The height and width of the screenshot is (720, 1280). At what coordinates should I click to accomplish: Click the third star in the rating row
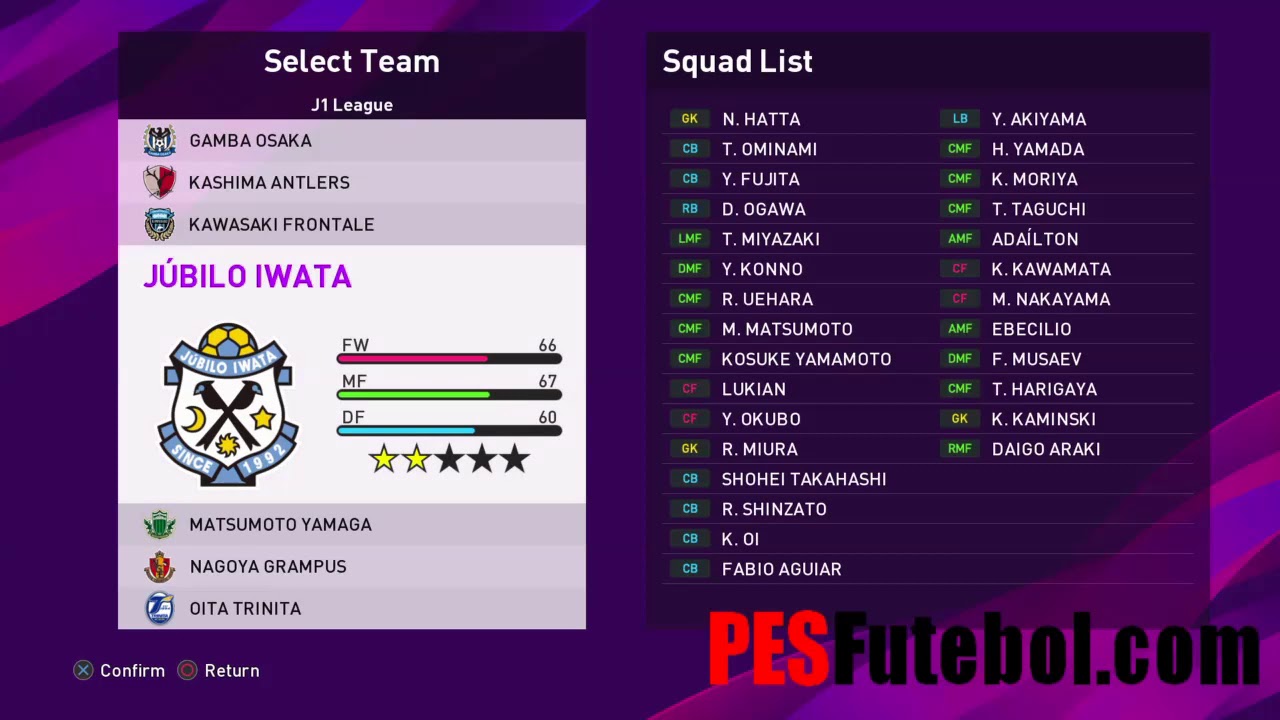click(x=449, y=458)
